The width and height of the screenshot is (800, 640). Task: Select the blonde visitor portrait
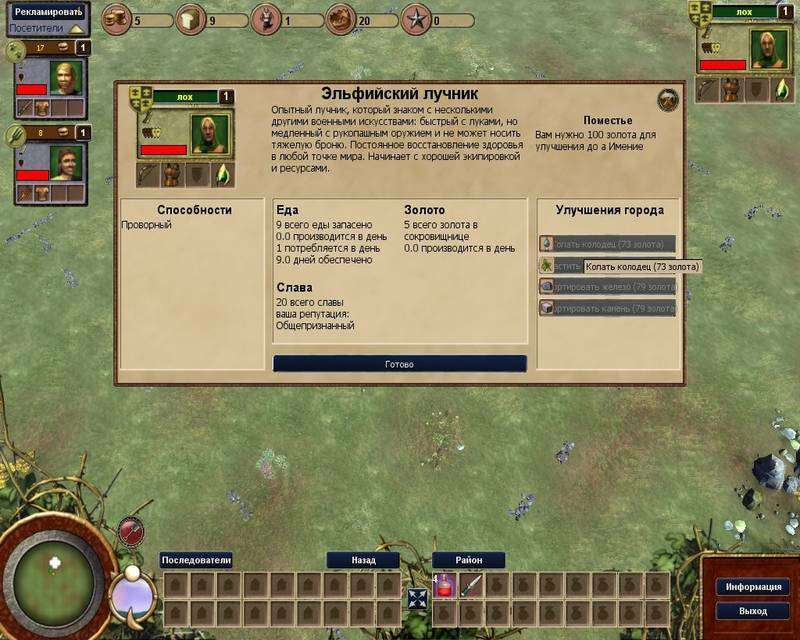point(63,78)
